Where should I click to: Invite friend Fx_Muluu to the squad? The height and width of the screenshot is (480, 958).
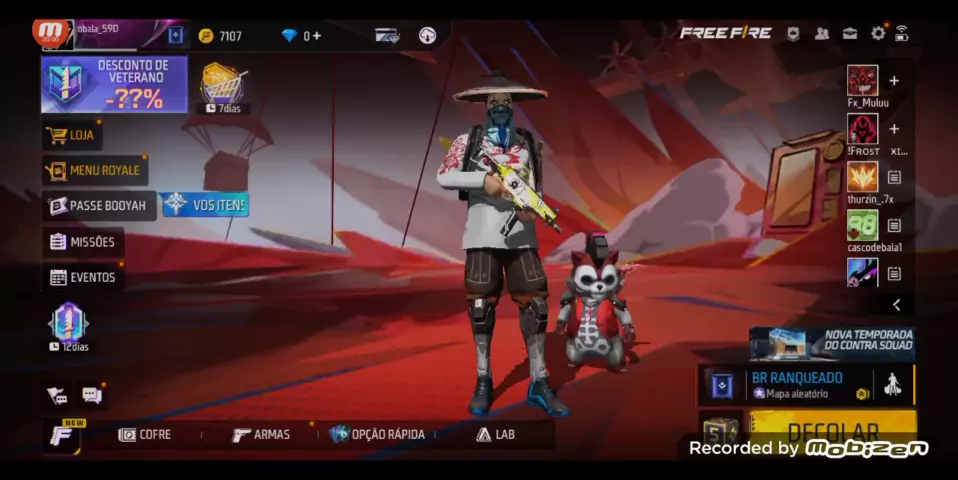pos(894,81)
